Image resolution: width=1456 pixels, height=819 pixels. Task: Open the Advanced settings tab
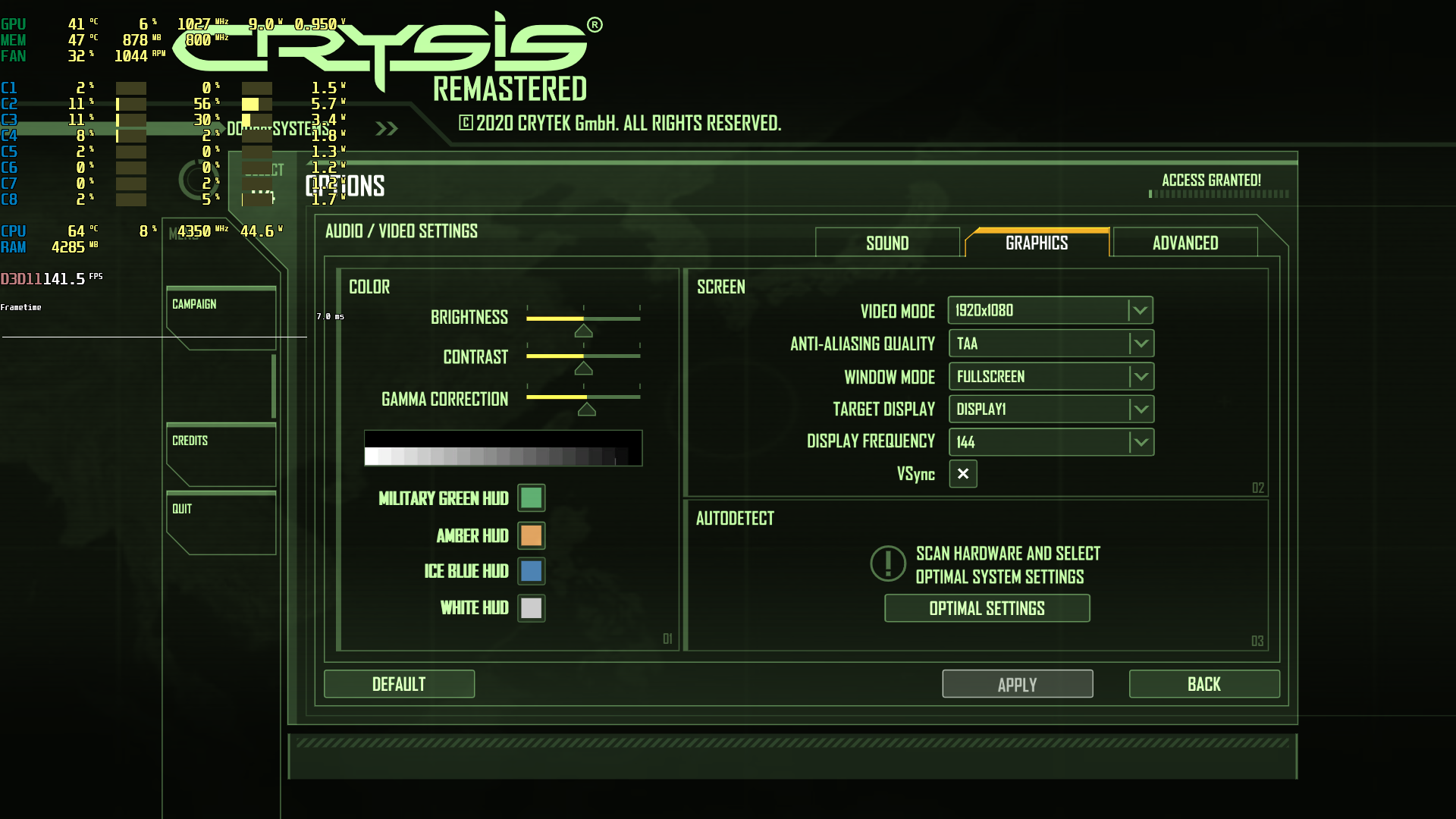(x=1185, y=243)
